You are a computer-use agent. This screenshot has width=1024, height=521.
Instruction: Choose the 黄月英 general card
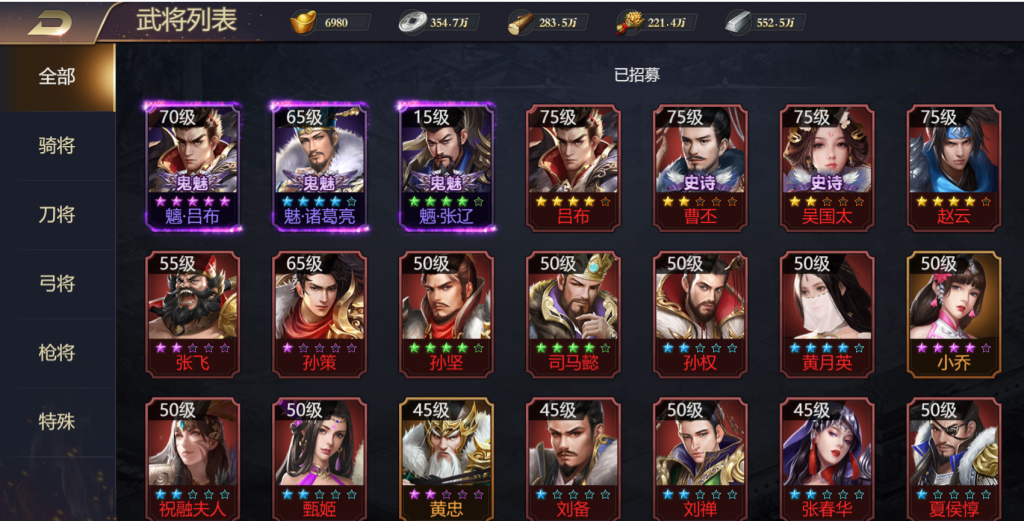tap(827, 313)
